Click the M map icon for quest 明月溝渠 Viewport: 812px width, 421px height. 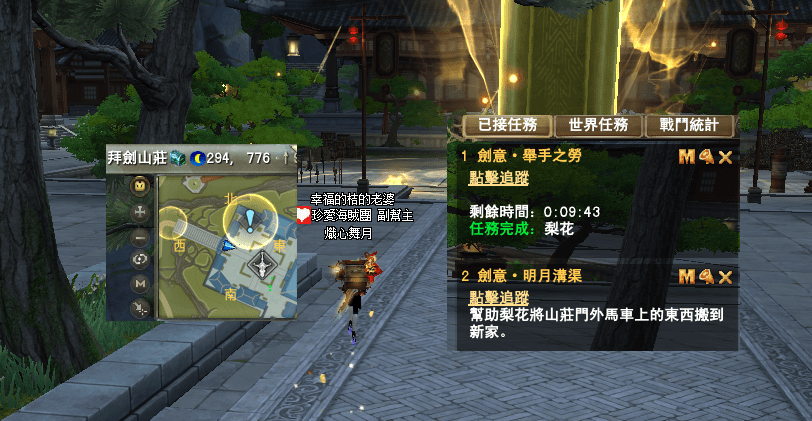pyautogui.click(x=687, y=276)
